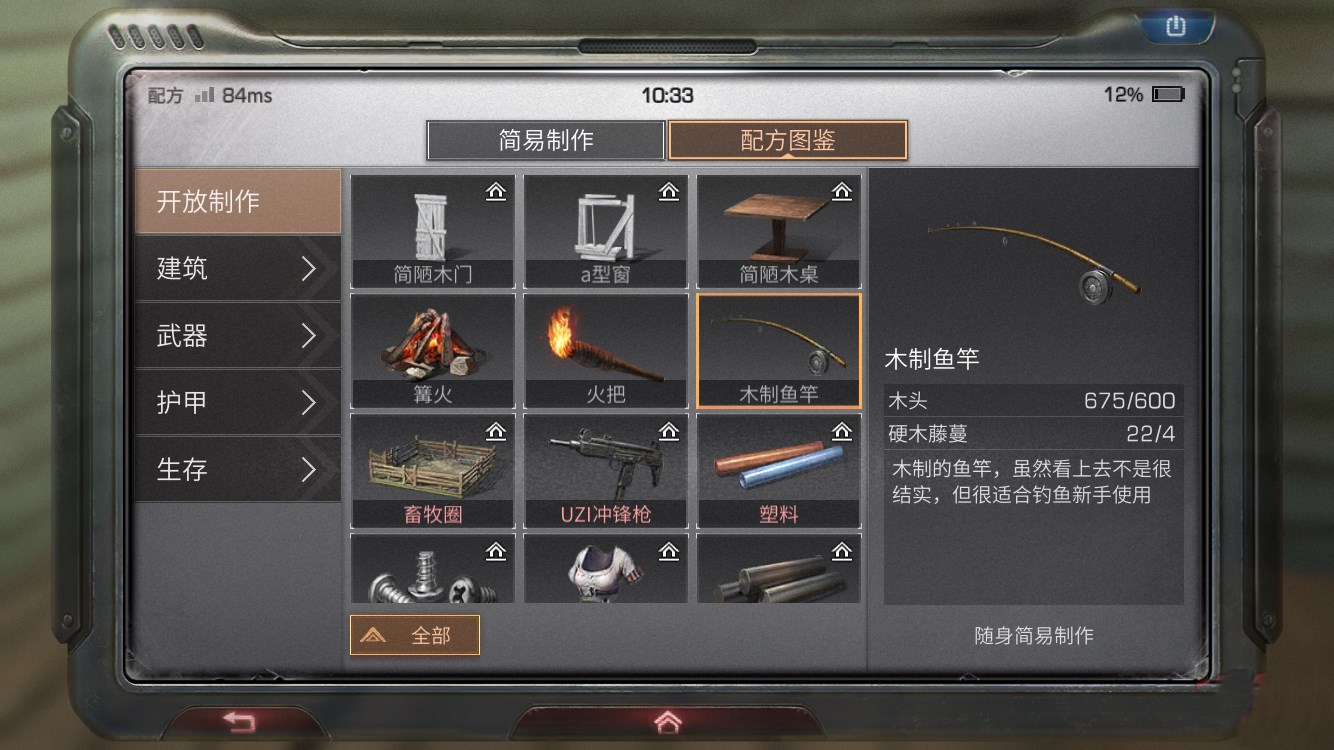Expand the 建筑 category
The width and height of the screenshot is (1334, 750).
pyautogui.click(x=237, y=269)
